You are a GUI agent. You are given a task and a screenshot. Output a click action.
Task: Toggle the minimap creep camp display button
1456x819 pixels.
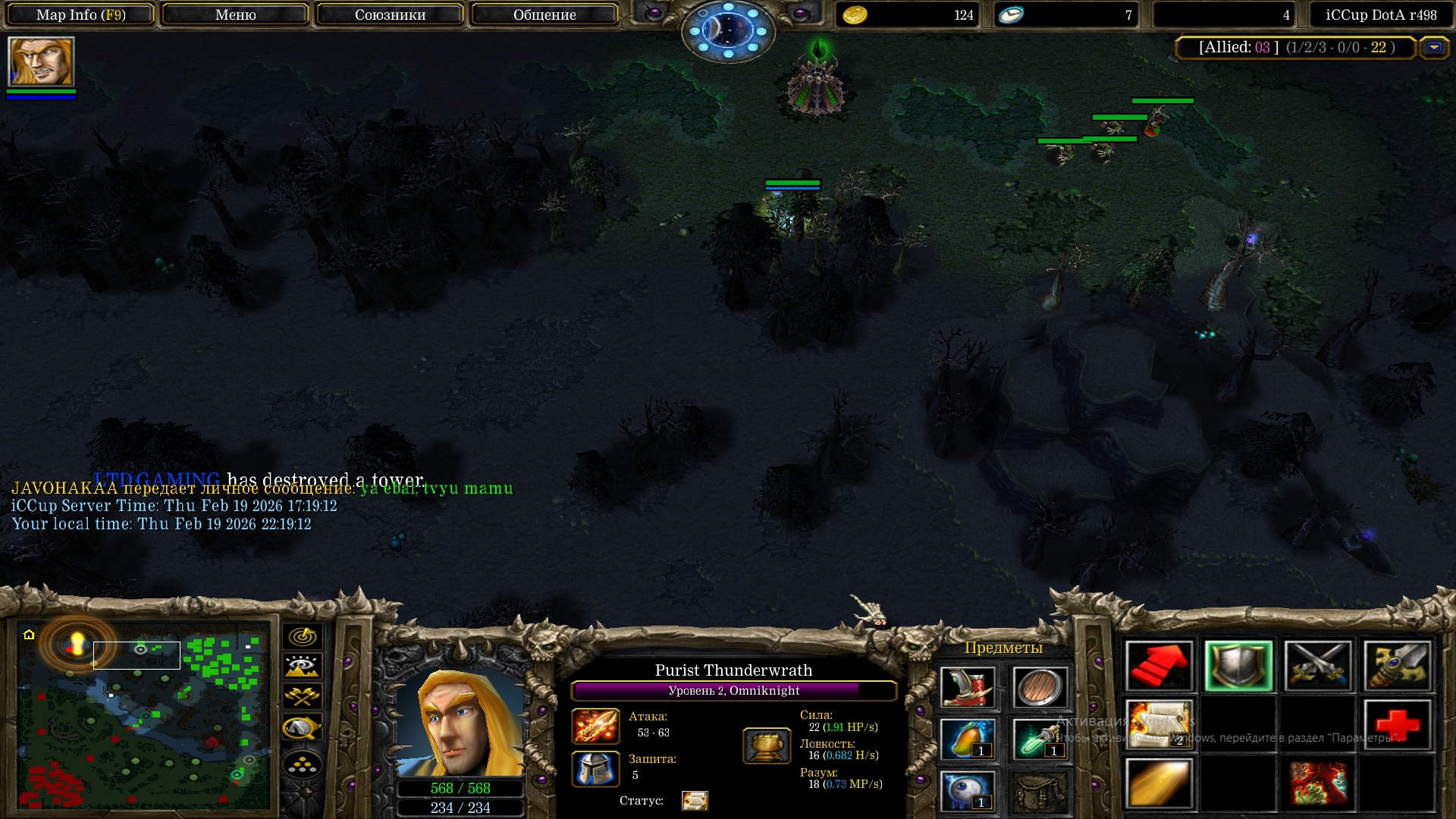click(x=302, y=728)
